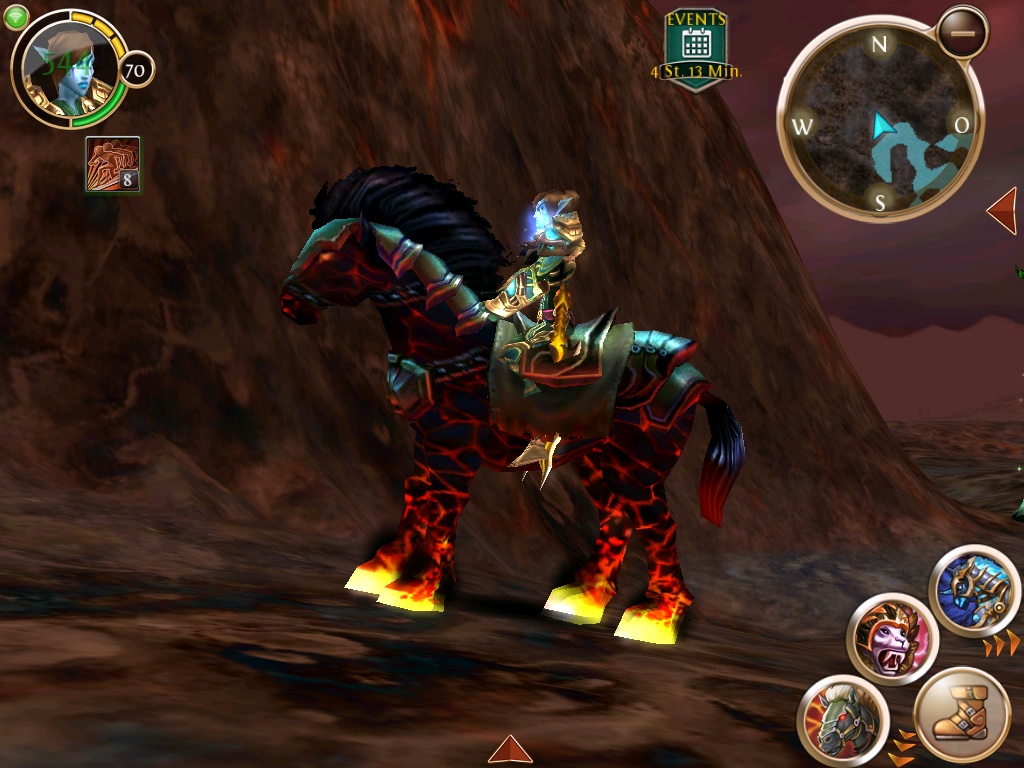Expand the red arrow on the right edge
Image resolution: width=1024 pixels, height=768 pixels.
(x=1003, y=210)
